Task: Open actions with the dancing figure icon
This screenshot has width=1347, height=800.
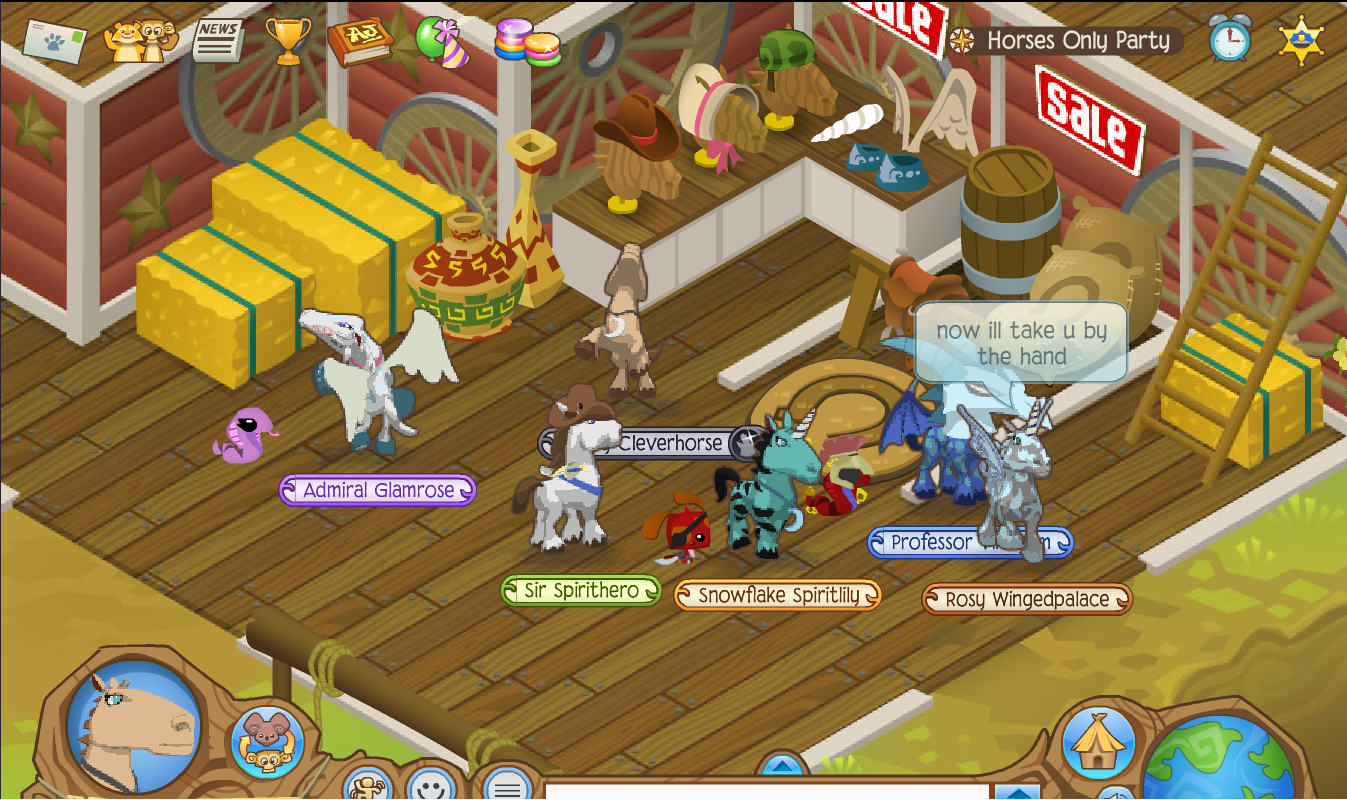Action: point(368,789)
